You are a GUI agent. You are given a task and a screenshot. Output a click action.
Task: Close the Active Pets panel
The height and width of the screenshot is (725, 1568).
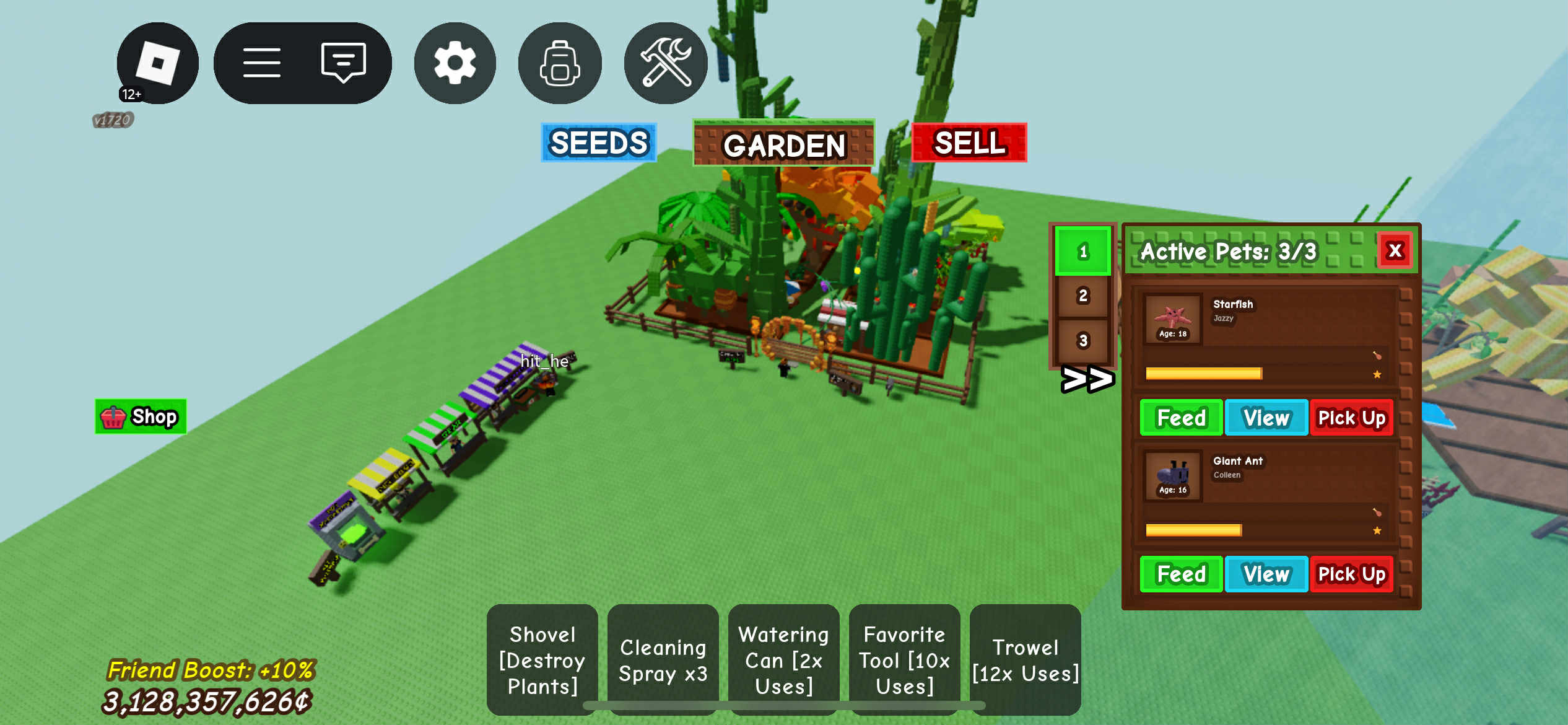1395,250
